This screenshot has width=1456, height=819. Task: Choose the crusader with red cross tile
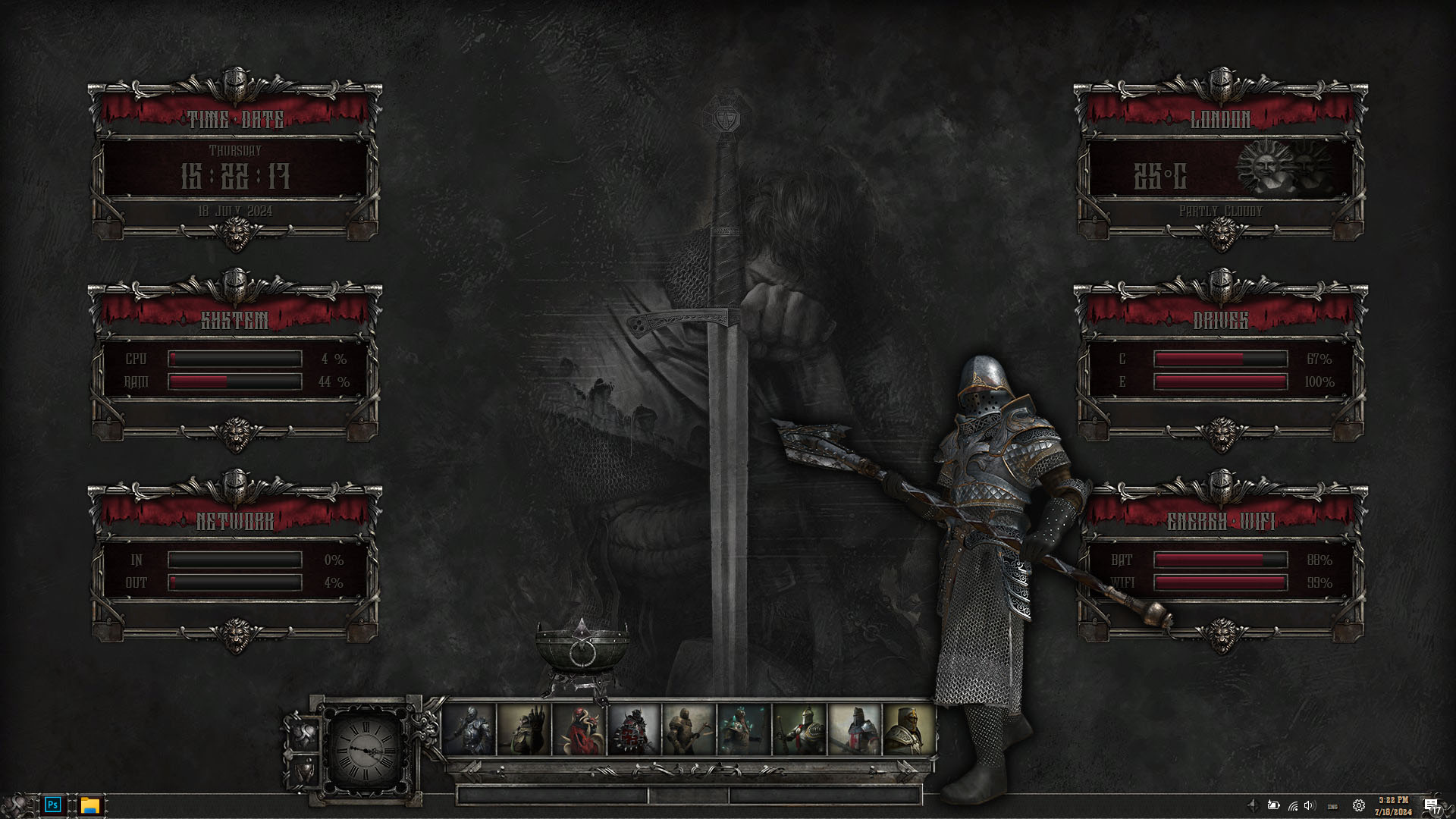[854, 730]
